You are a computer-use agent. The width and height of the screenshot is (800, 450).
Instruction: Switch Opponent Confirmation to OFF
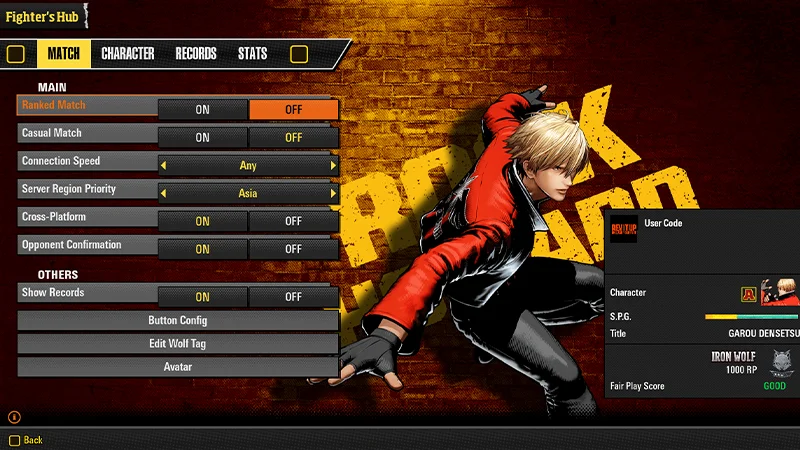[x=293, y=249]
